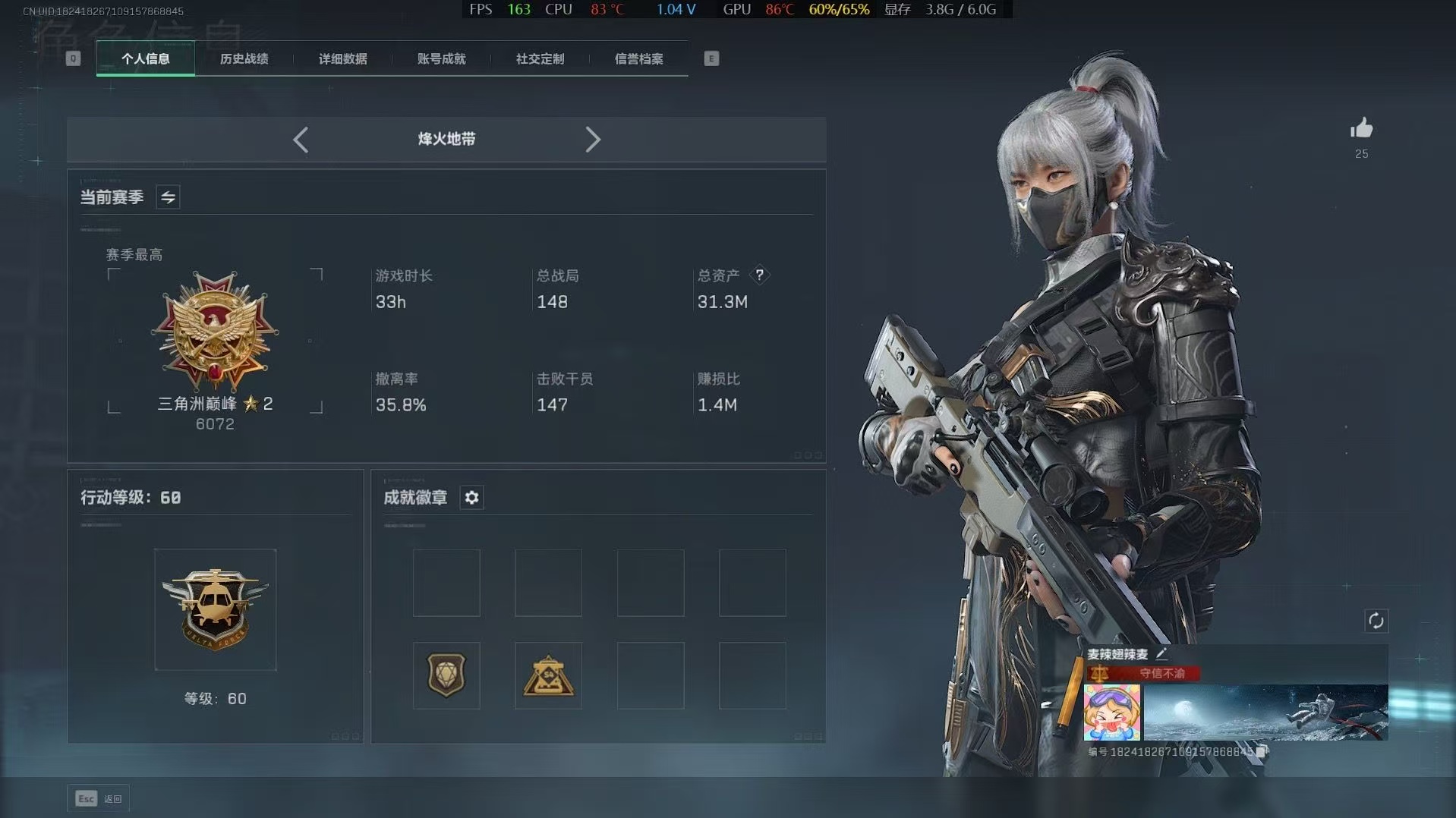The width and height of the screenshot is (1456, 818).
Task: Open the 账号成就 tab
Action: pyautogui.click(x=440, y=58)
